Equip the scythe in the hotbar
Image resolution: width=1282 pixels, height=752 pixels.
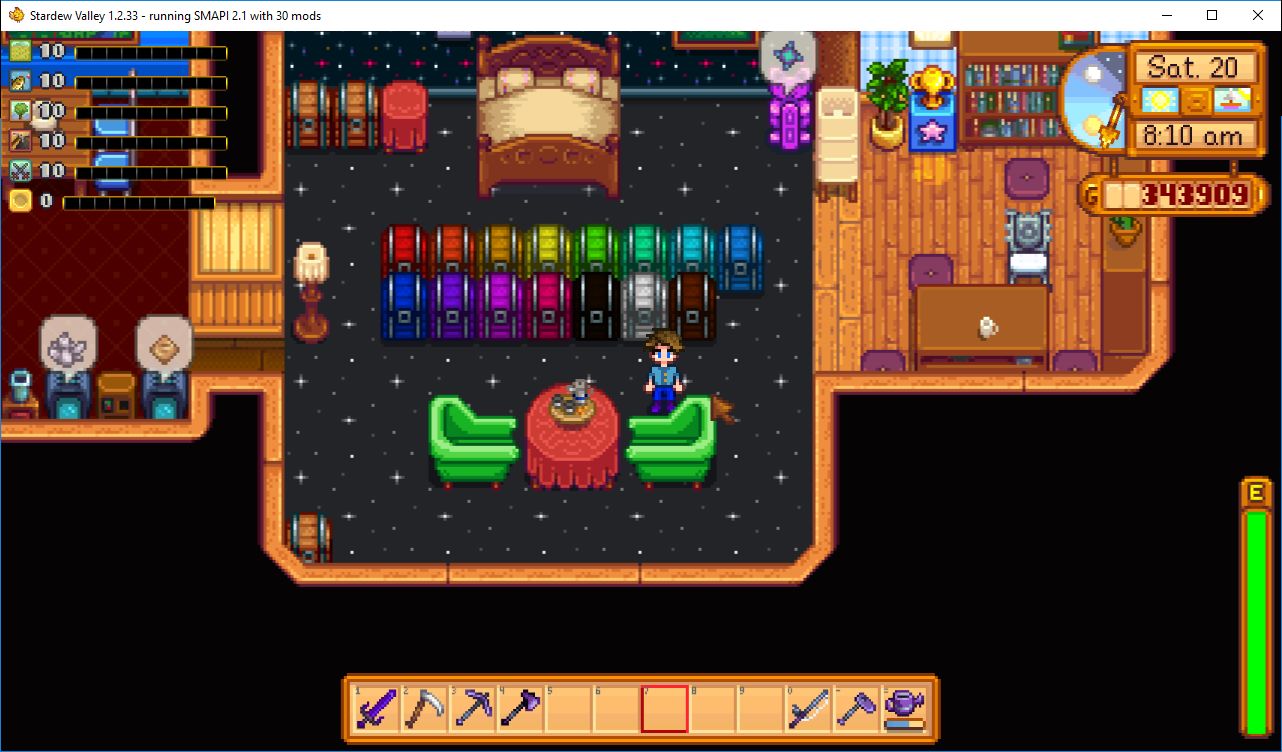(424, 709)
